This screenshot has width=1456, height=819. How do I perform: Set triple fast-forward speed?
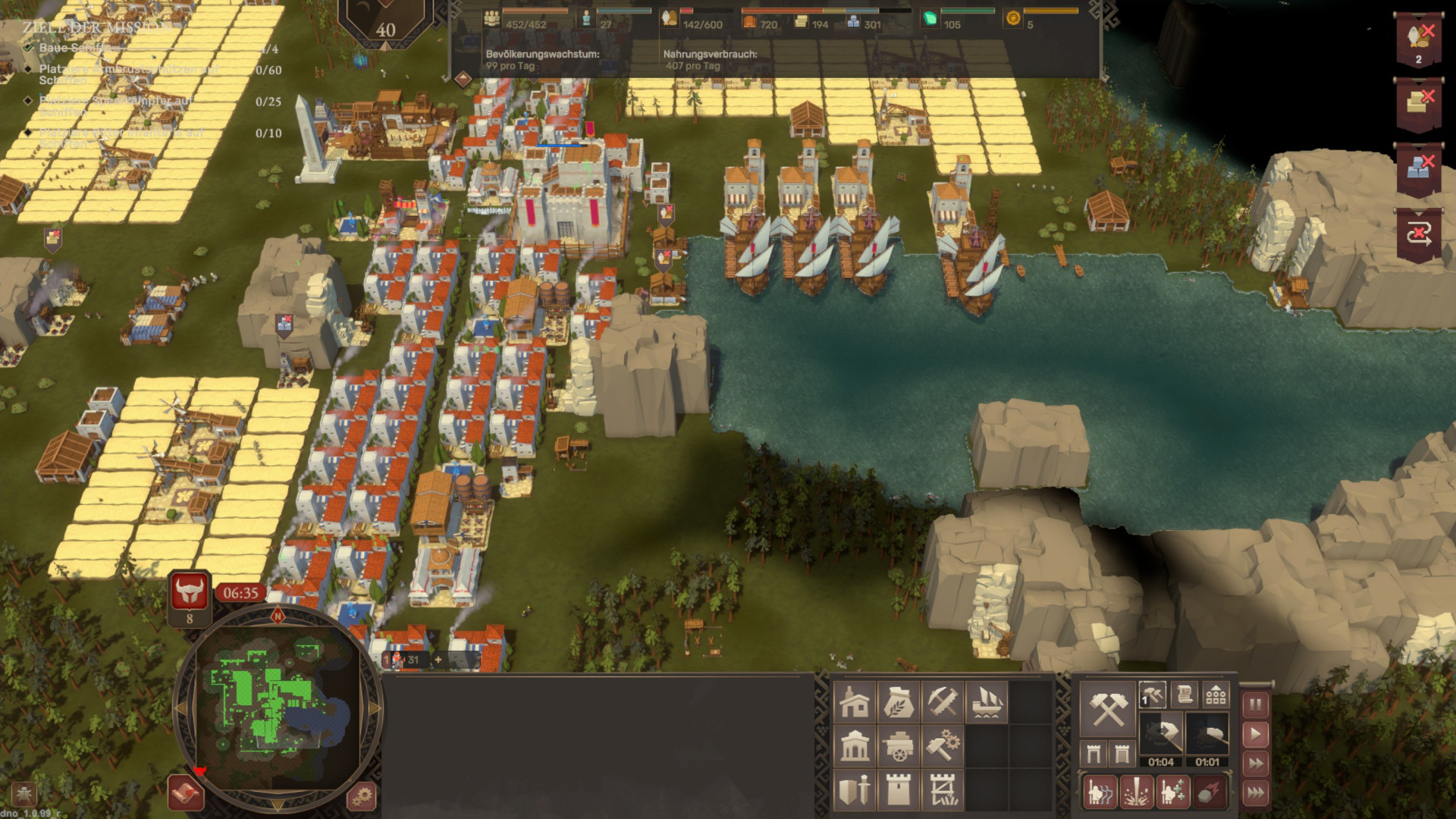1256,793
